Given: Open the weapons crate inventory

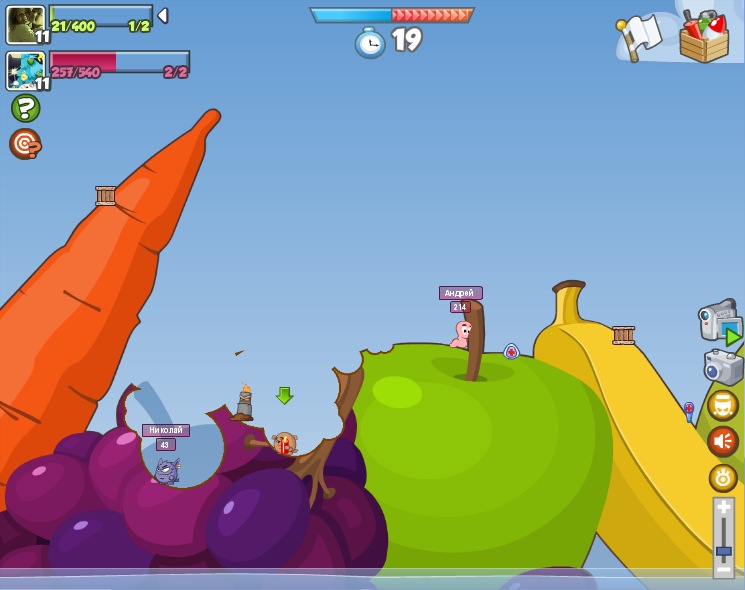Looking at the screenshot, I should [x=703, y=38].
